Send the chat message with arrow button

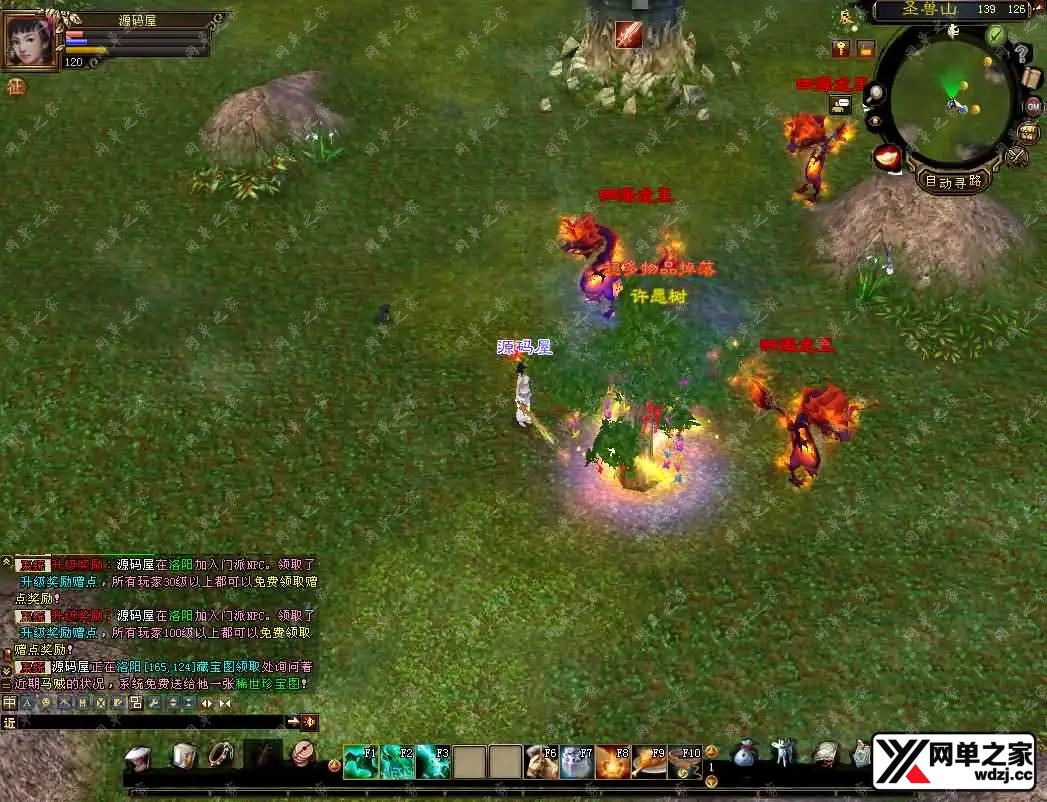293,722
